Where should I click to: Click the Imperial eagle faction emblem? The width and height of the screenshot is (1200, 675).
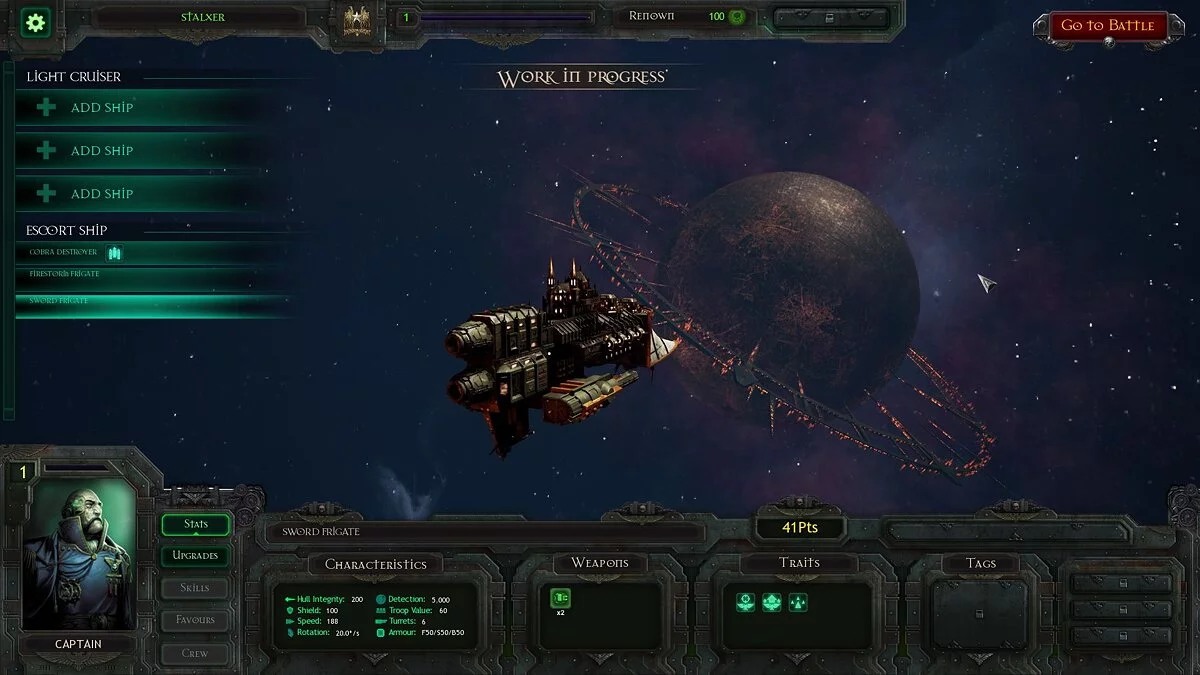357,20
